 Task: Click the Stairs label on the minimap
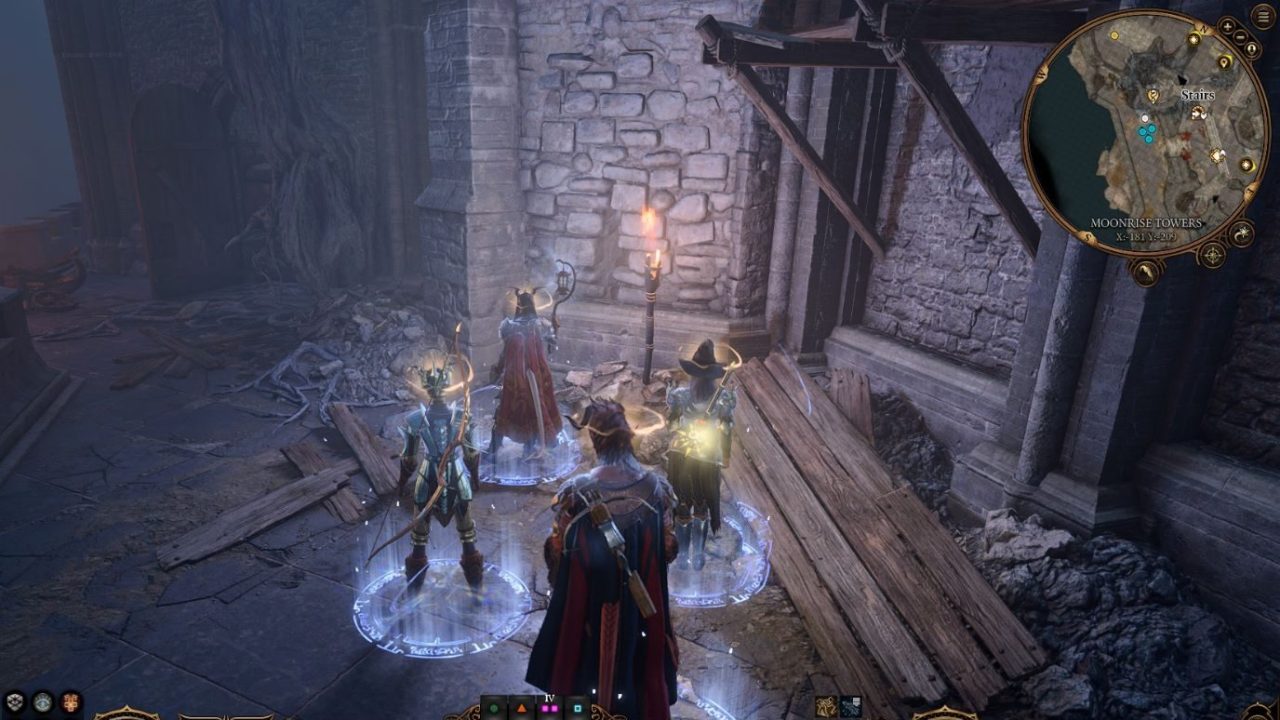click(x=1198, y=96)
